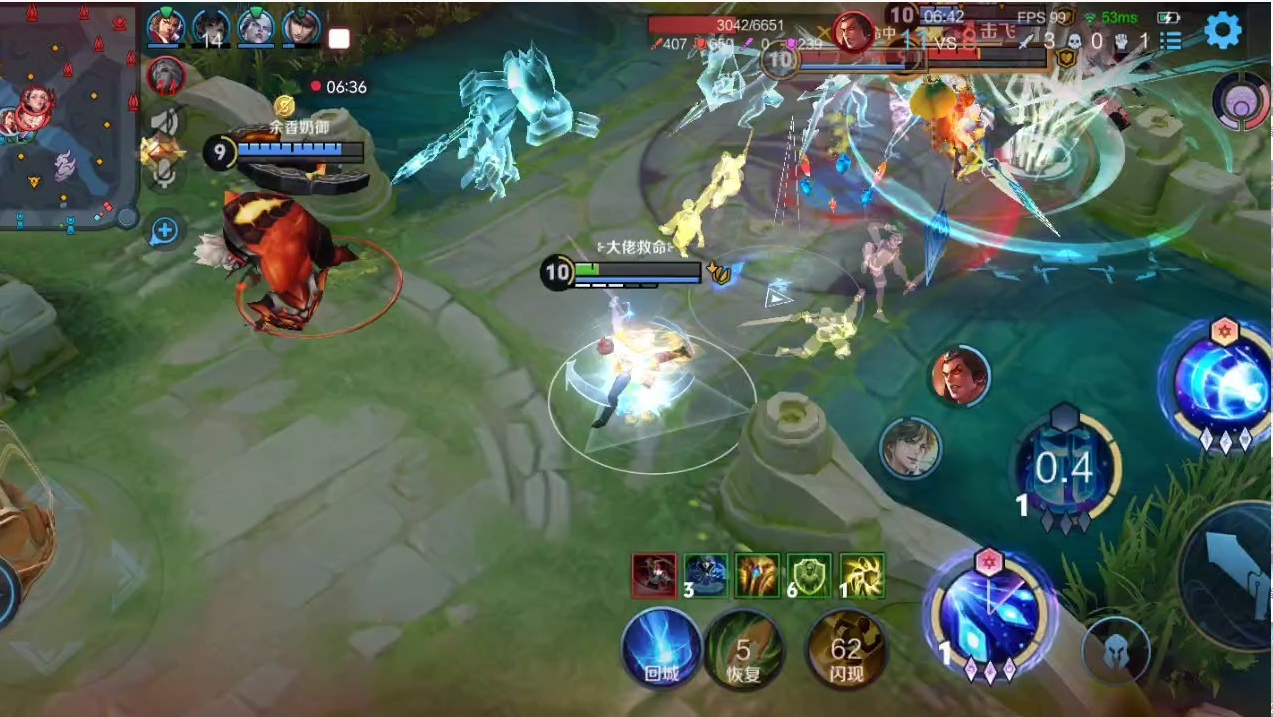Open the settings gear menu

pyautogui.click(x=1222, y=31)
